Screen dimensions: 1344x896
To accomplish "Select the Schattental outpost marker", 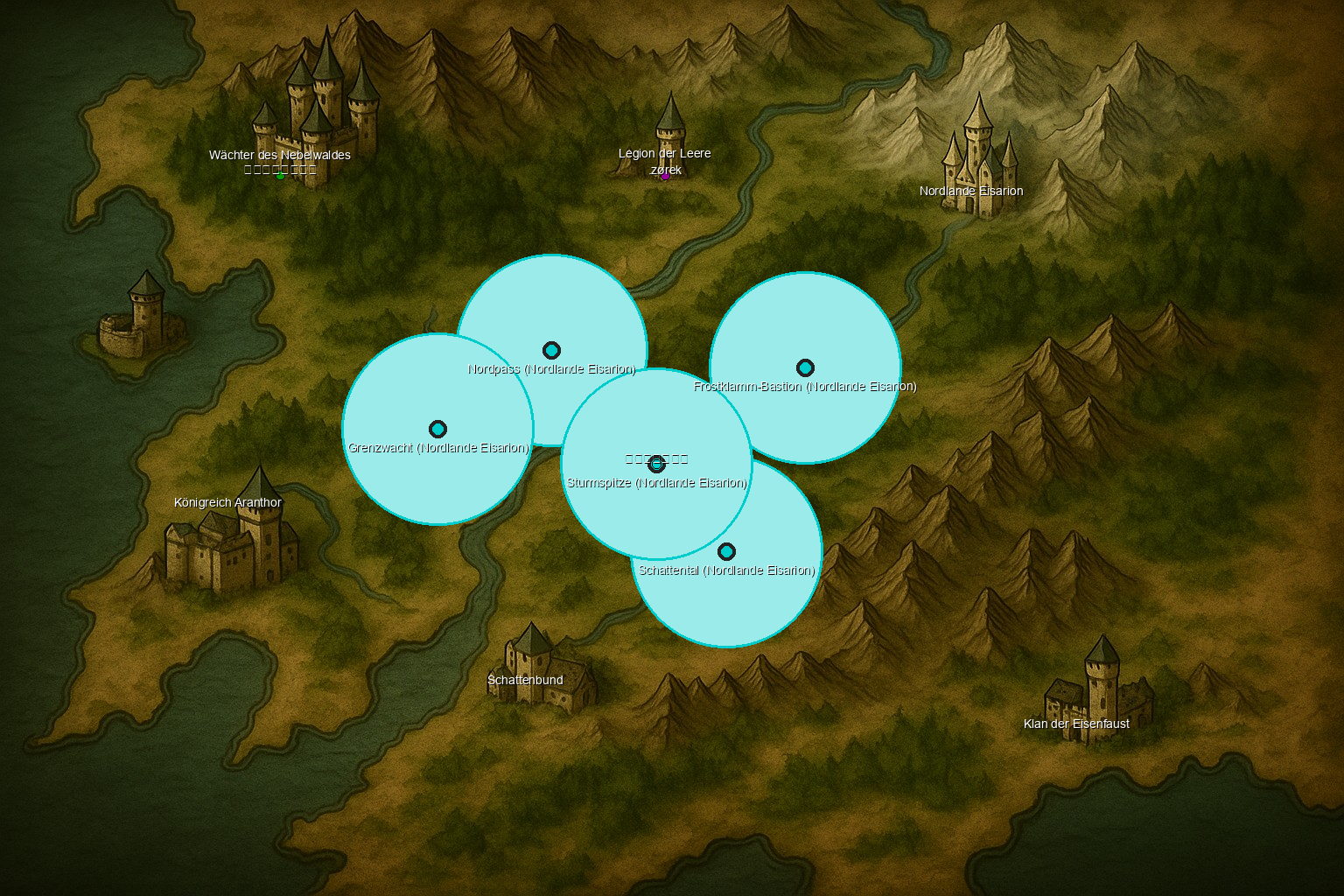I will (726, 552).
